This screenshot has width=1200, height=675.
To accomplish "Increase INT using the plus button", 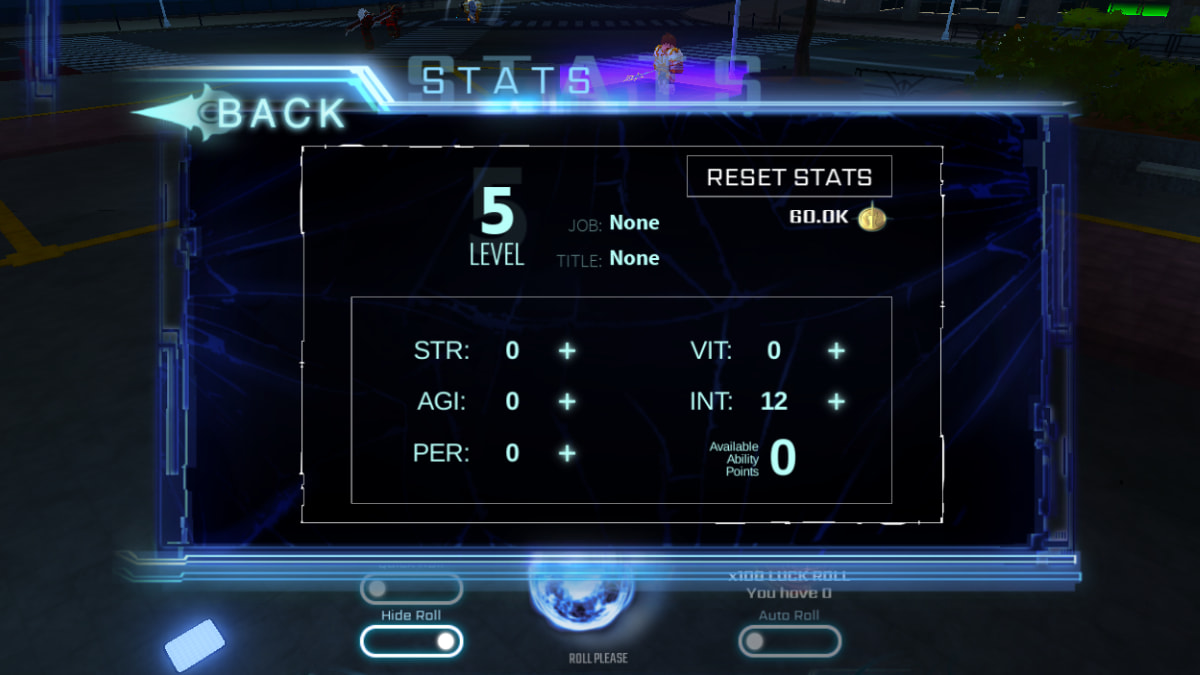I will coord(836,401).
